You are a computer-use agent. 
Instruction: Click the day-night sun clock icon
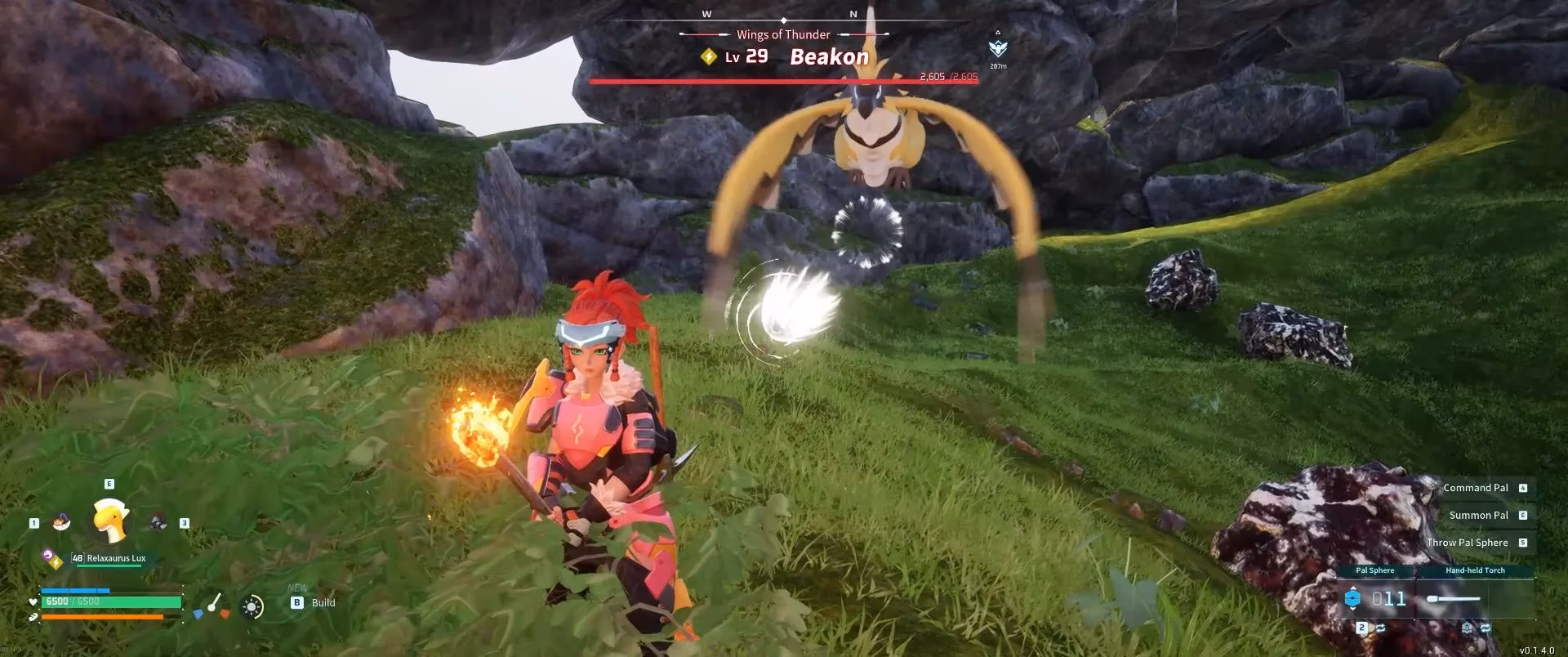coord(252,606)
